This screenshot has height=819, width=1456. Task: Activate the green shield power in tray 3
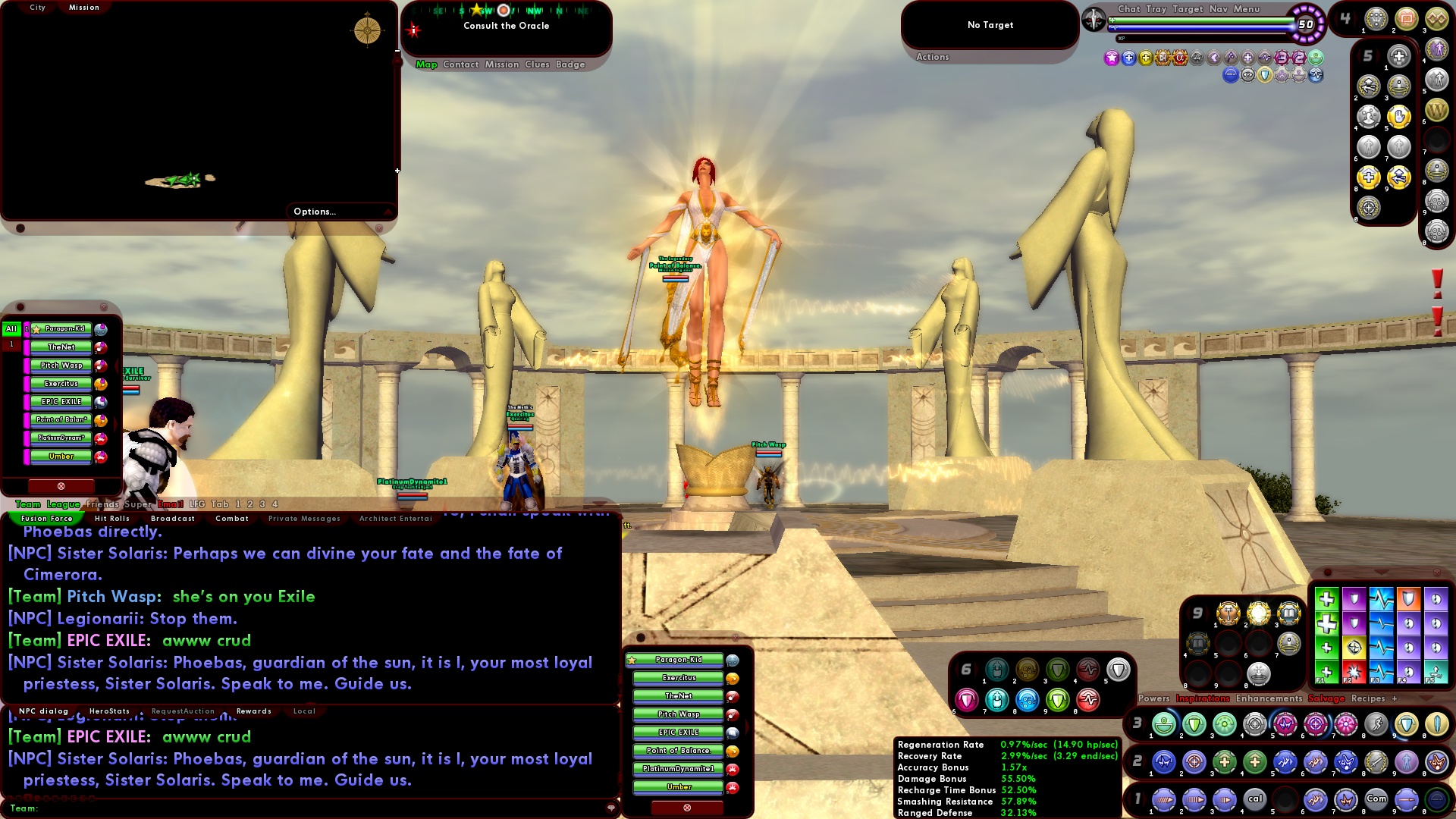pyautogui.click(x=1192, y=724)
